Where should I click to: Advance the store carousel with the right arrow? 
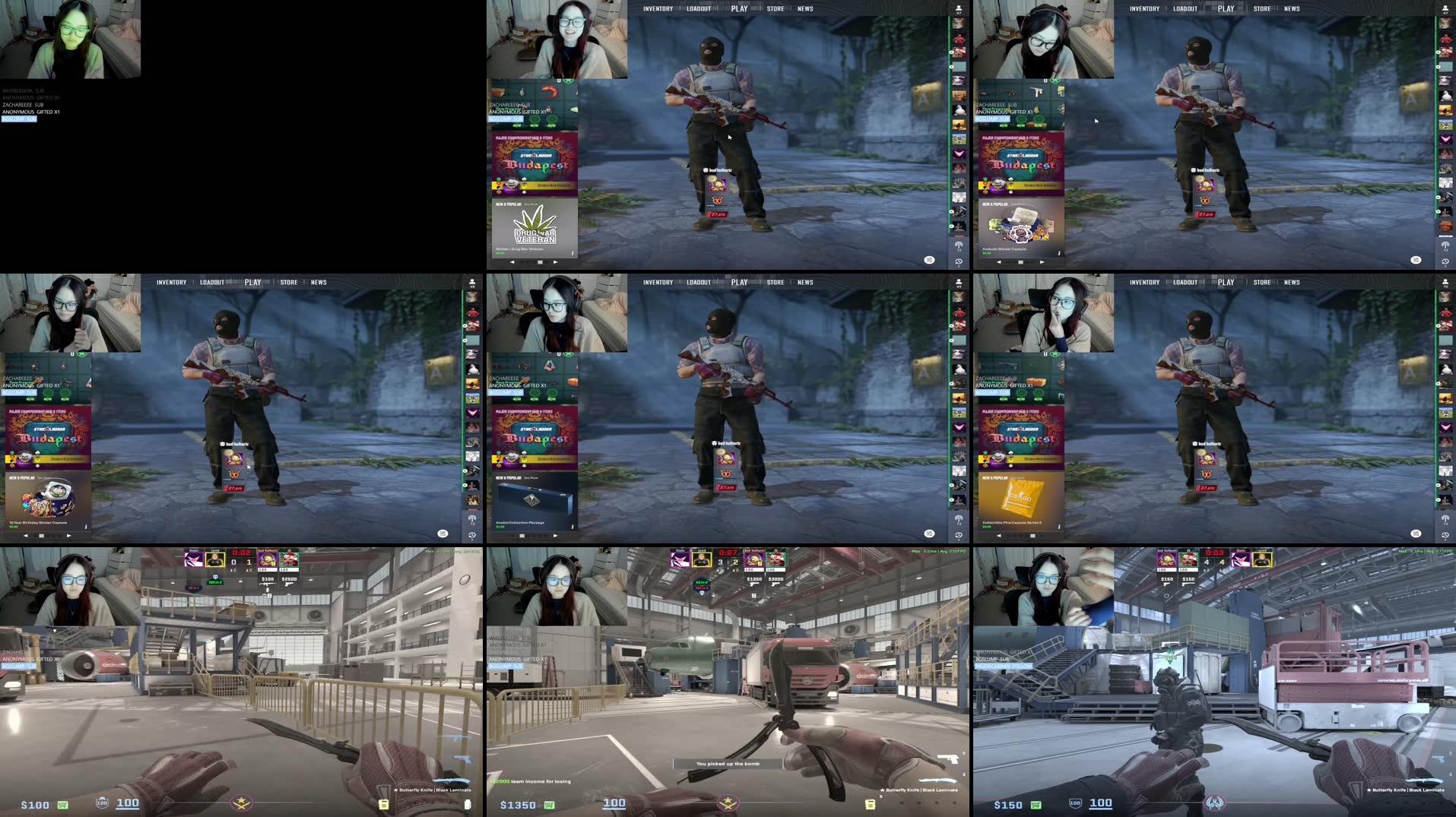tap(554, 261)
